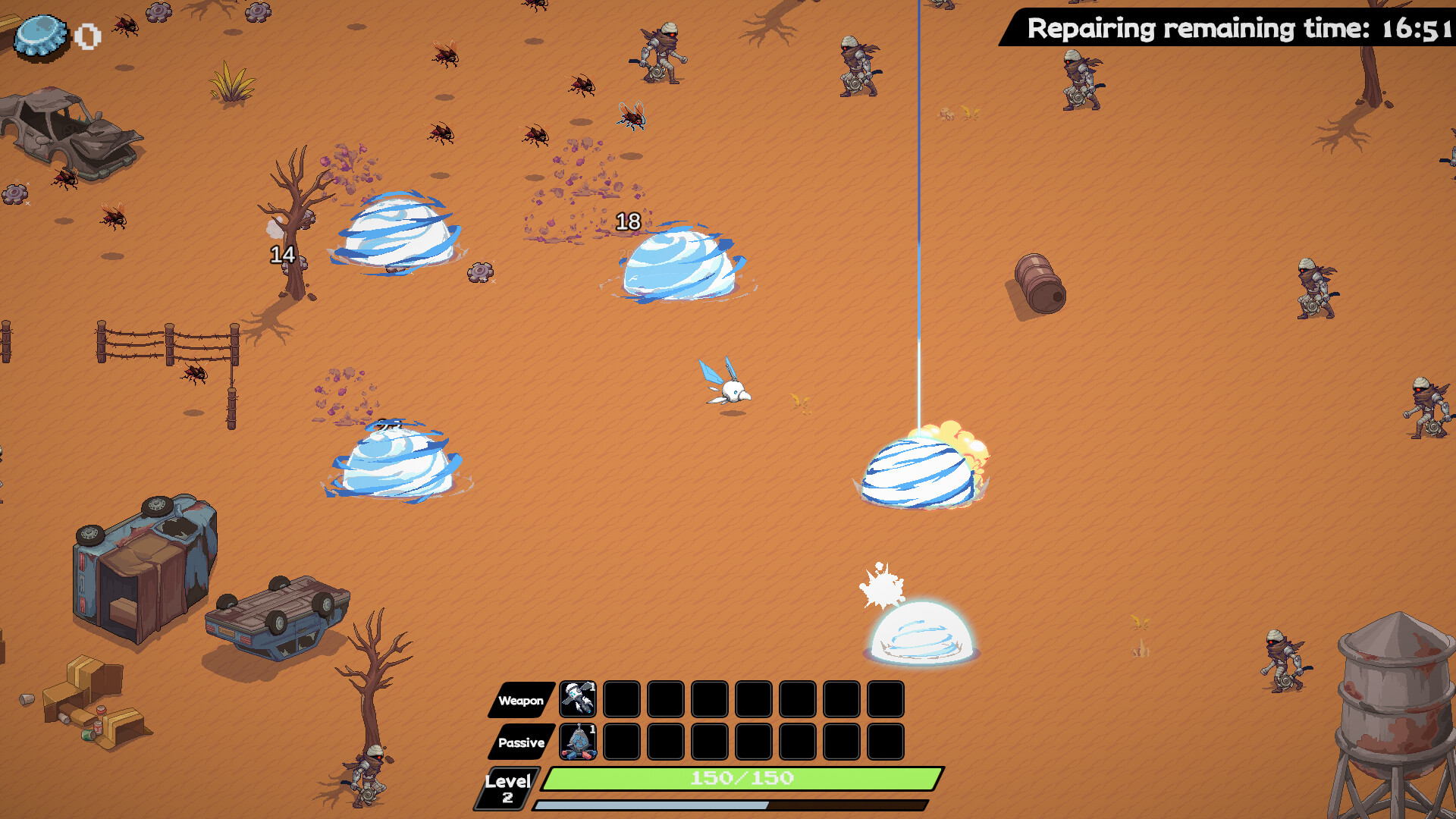Click the fourth empty weapon slot

coord(752,699)
